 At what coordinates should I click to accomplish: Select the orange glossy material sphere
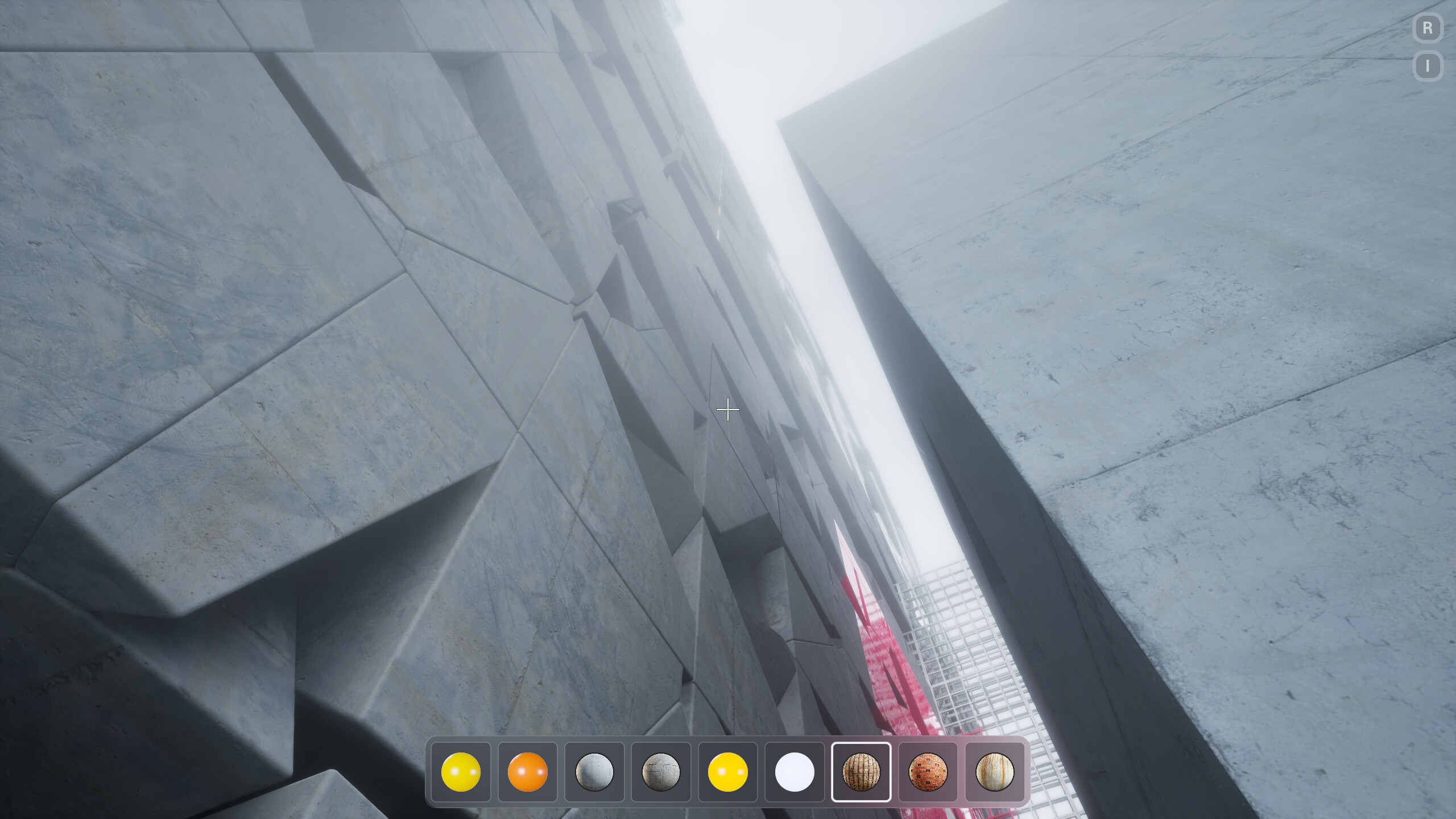tap(528, 771)
